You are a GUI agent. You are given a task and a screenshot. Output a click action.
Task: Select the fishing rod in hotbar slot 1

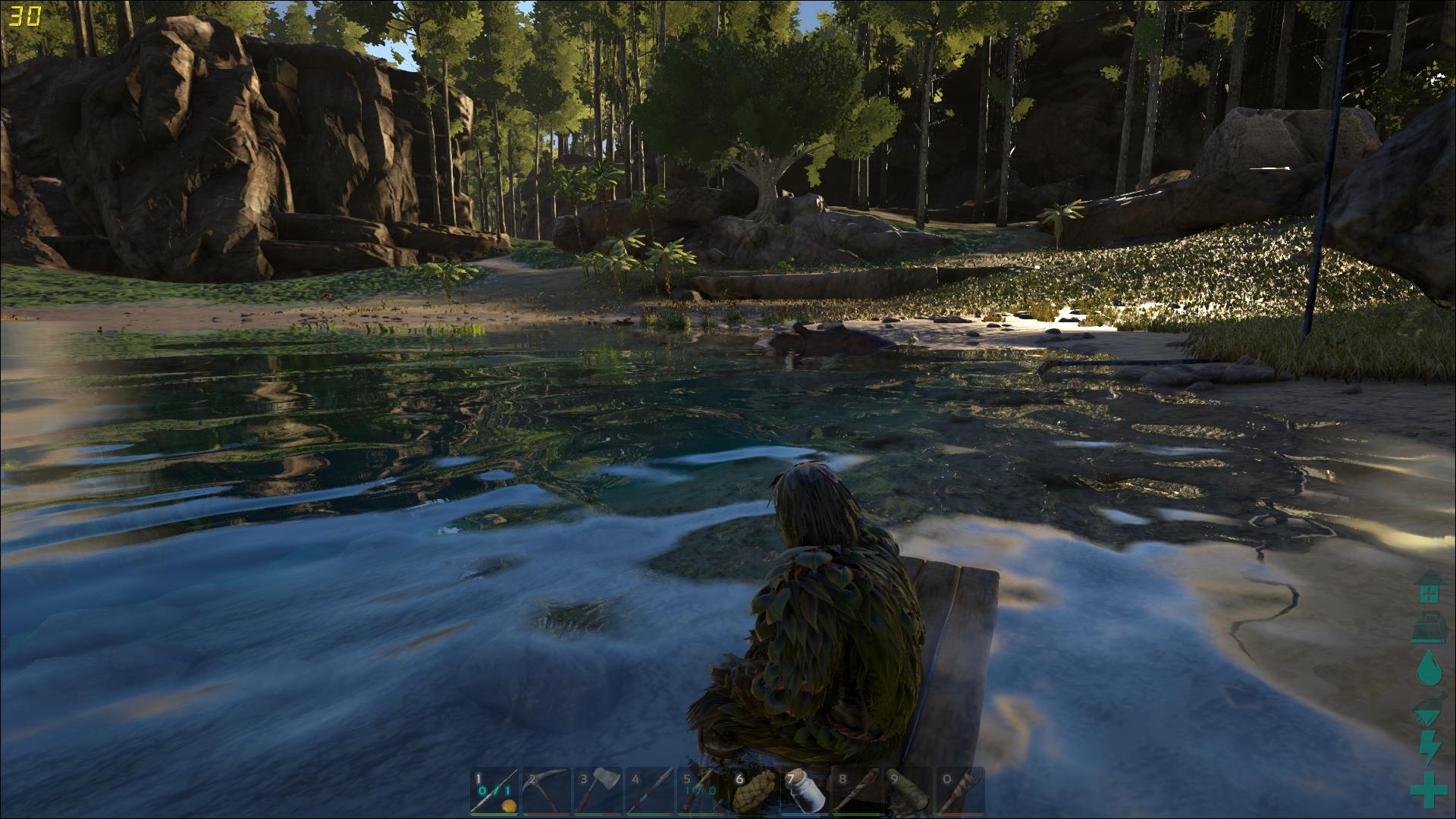tap(494, 790)
